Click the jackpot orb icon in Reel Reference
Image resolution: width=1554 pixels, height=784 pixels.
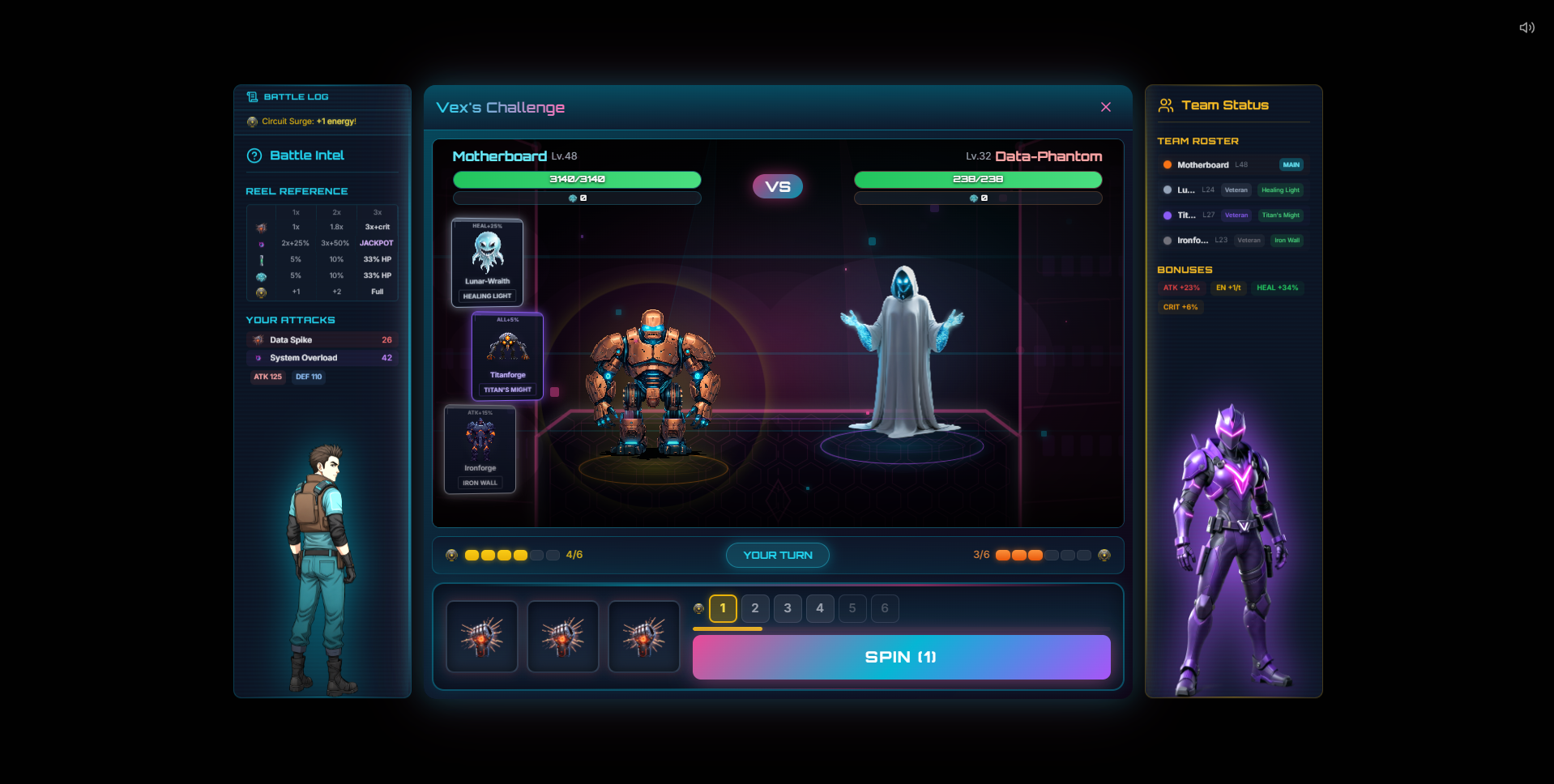pyautogui.click(x=261, y=243)
